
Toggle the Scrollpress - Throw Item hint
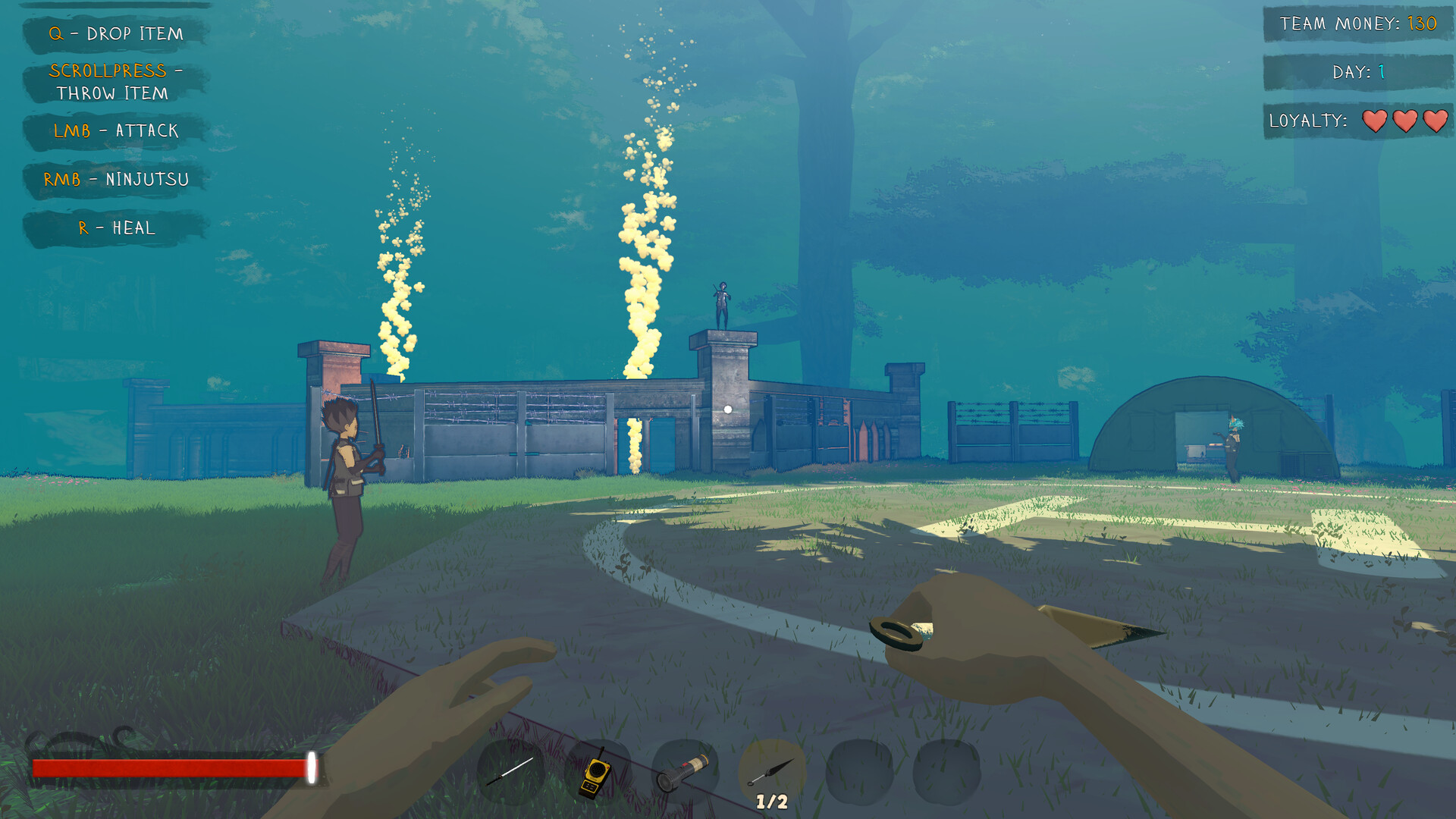pyautogui.click(x=115, y=82)
